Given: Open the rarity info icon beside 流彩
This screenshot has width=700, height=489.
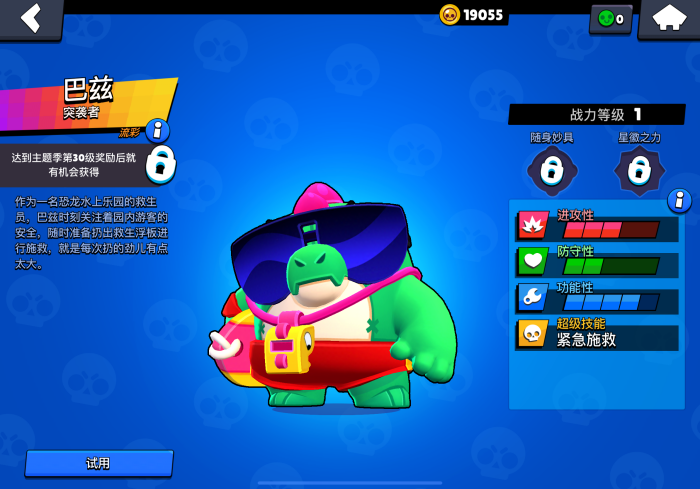Looking at the screenshot, I should pyautogui.click(x=157, y=130).
